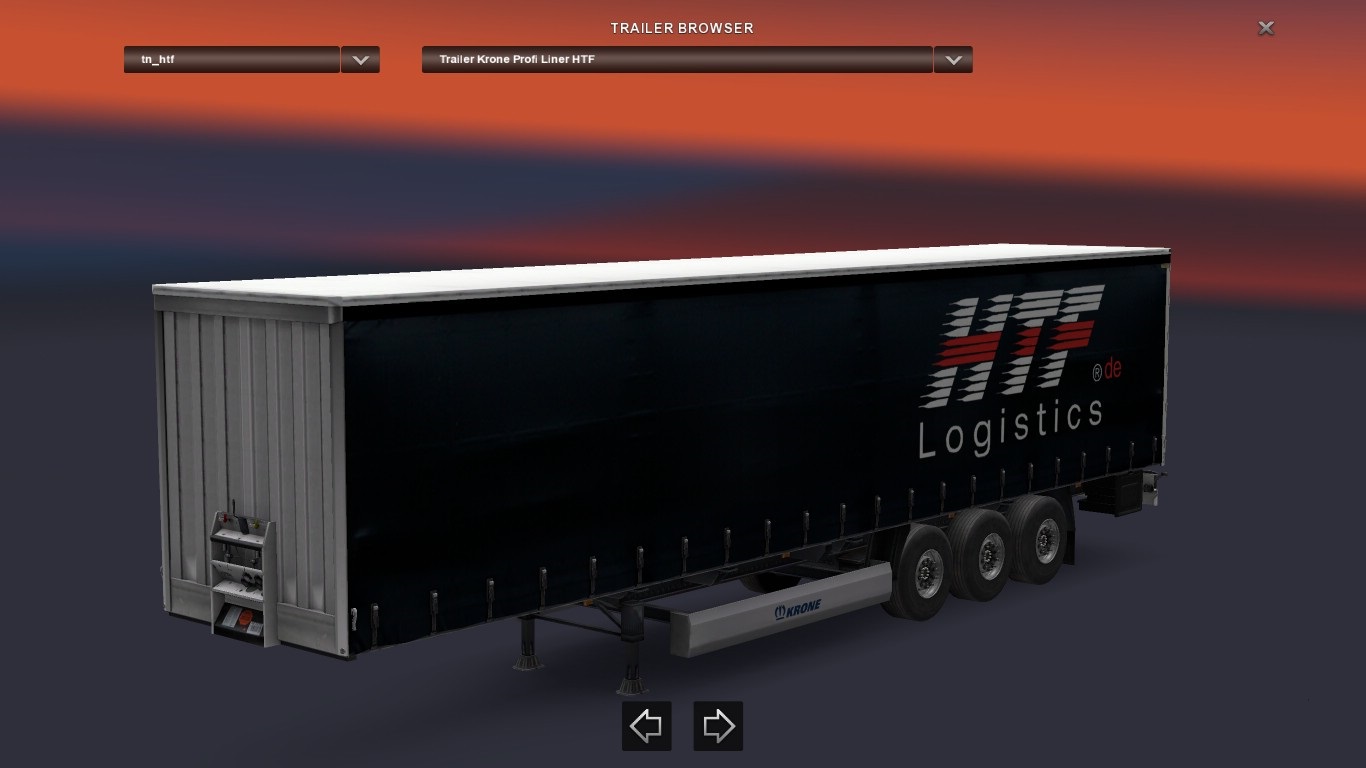Expand the trailer list arrow button

click(x=953, y=60)
